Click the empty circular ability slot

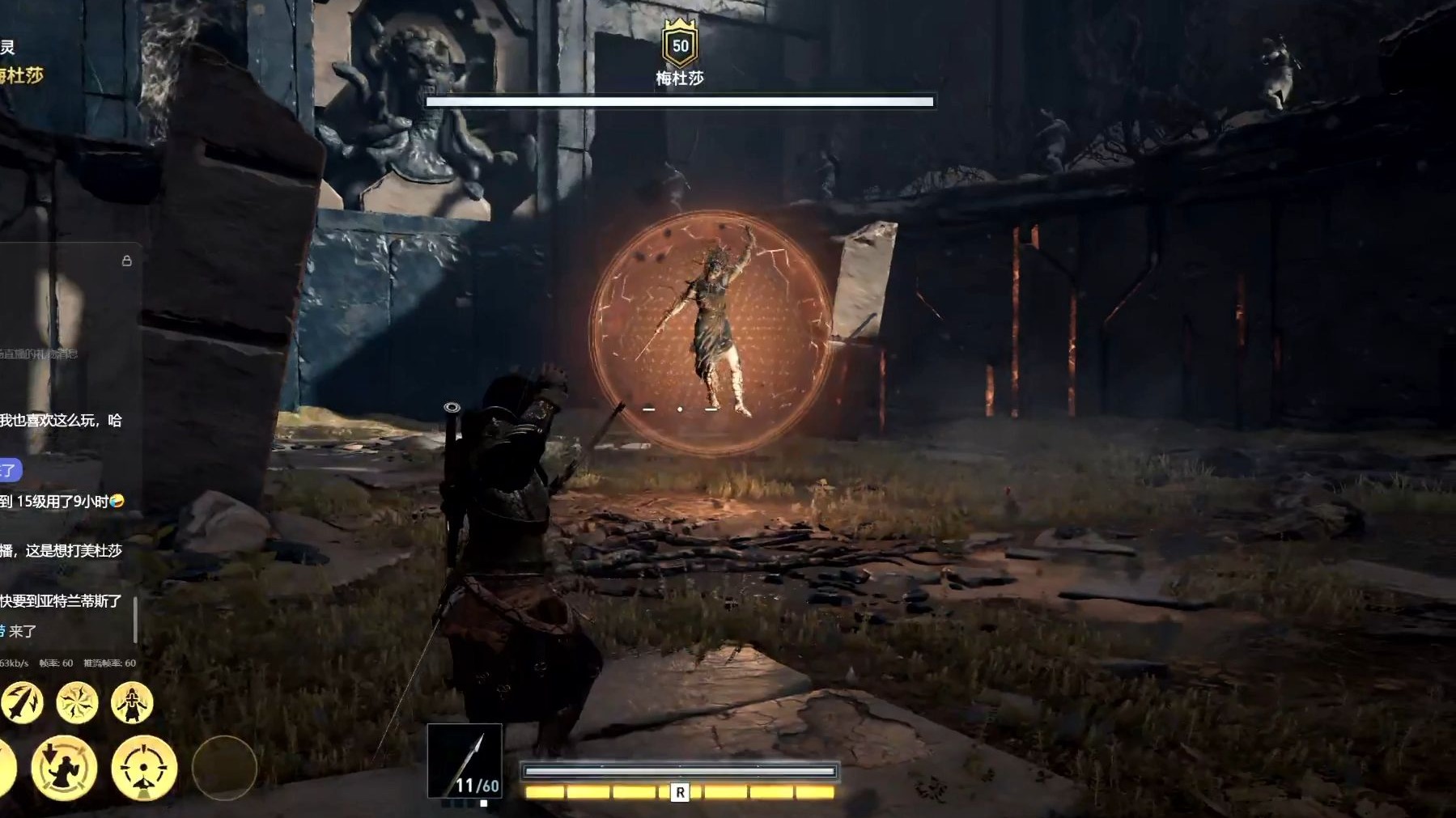click(x=224, y=767)
